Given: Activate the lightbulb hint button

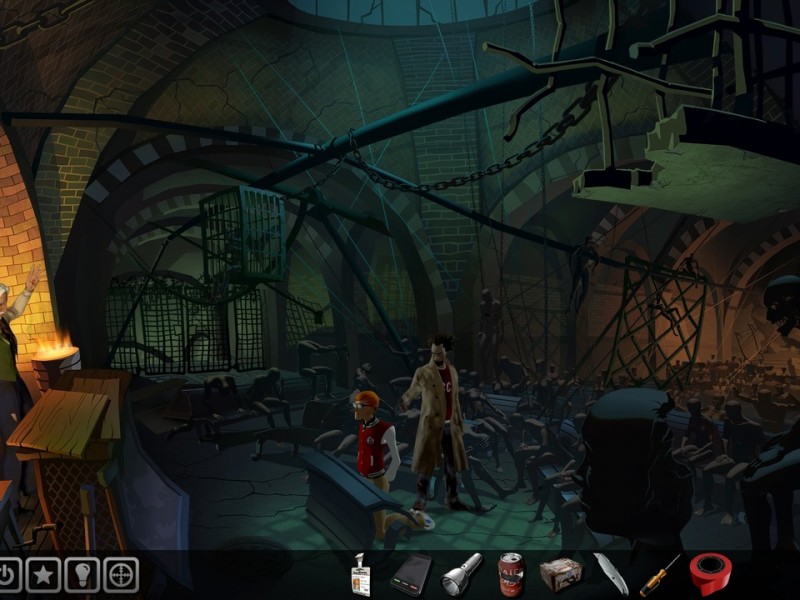Looking at the screenshot, I should tap(82, 574).
